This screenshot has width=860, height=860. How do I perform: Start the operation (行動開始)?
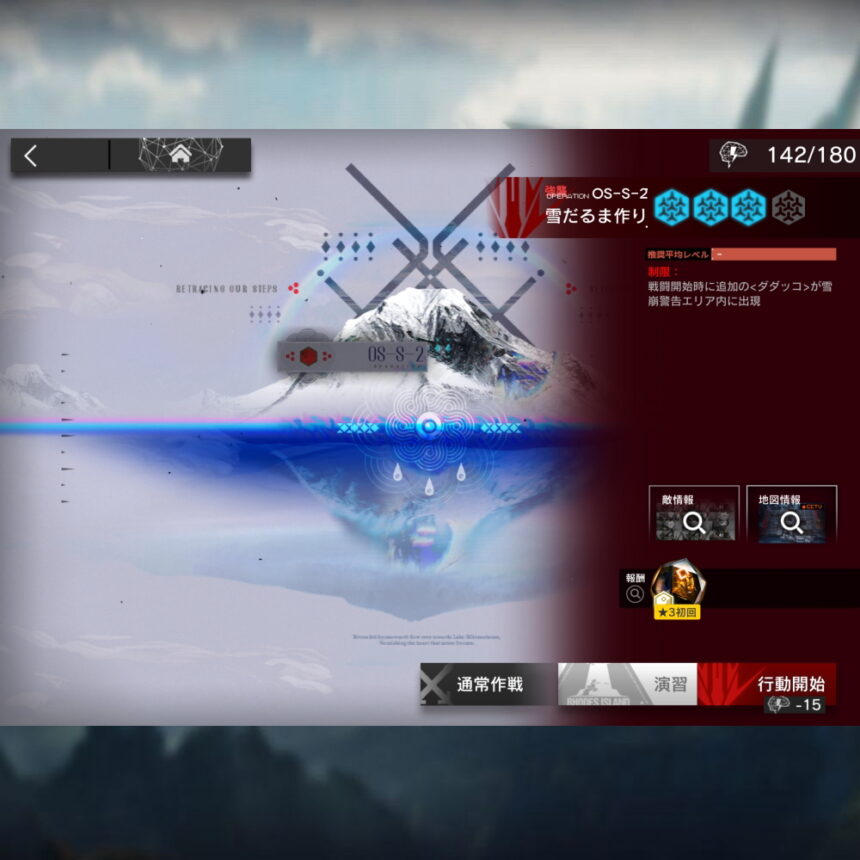pos(768,685)
